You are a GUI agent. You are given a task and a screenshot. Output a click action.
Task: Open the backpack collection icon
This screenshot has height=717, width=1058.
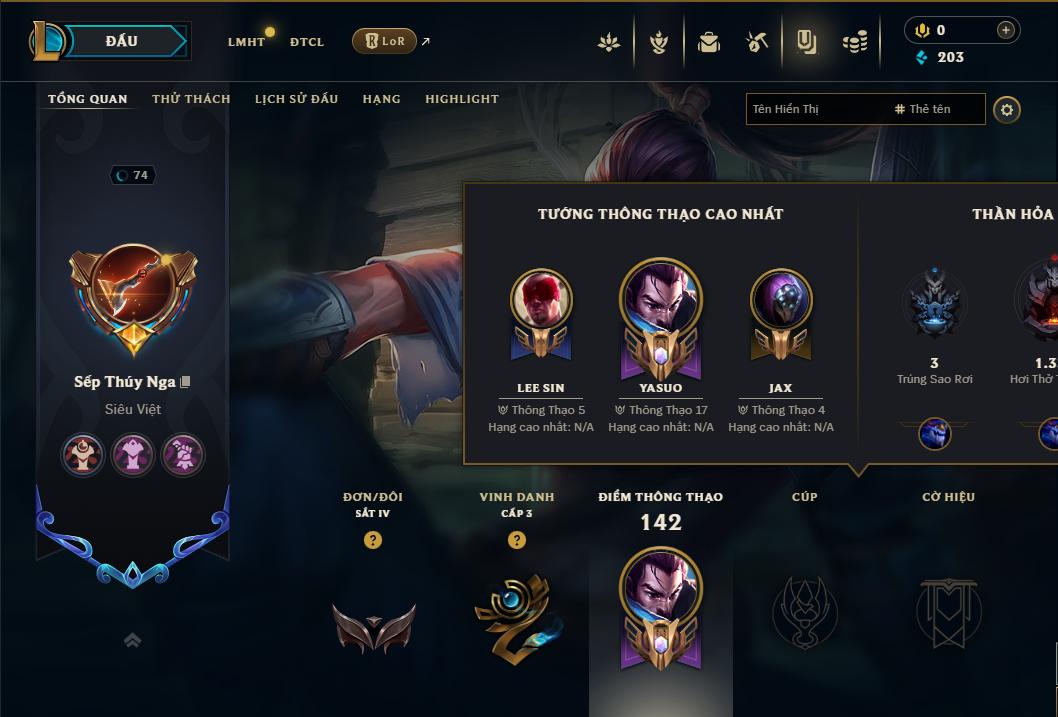[709, 42]
